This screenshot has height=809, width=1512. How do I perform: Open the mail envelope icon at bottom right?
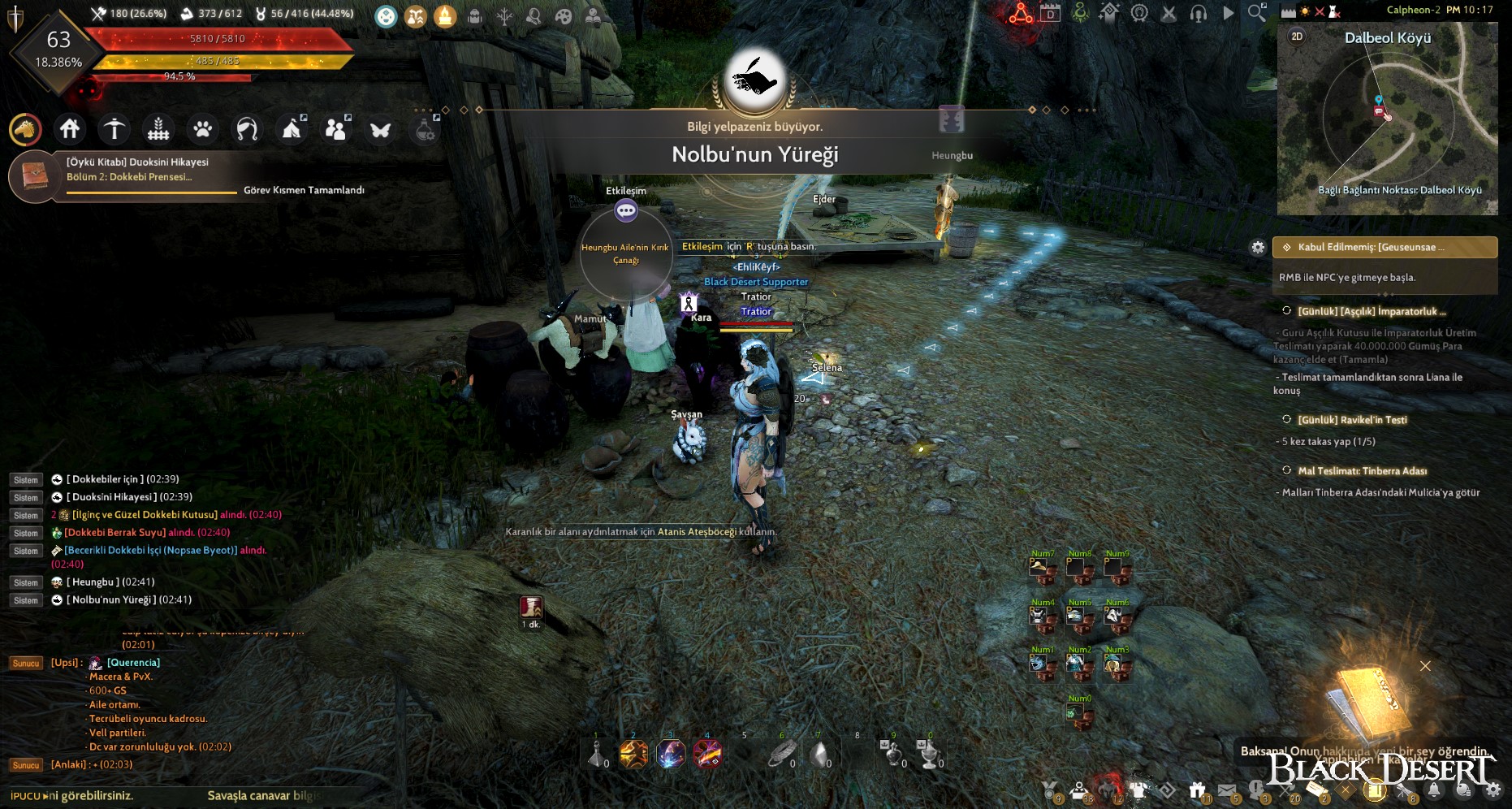(x=1228, y=788)
